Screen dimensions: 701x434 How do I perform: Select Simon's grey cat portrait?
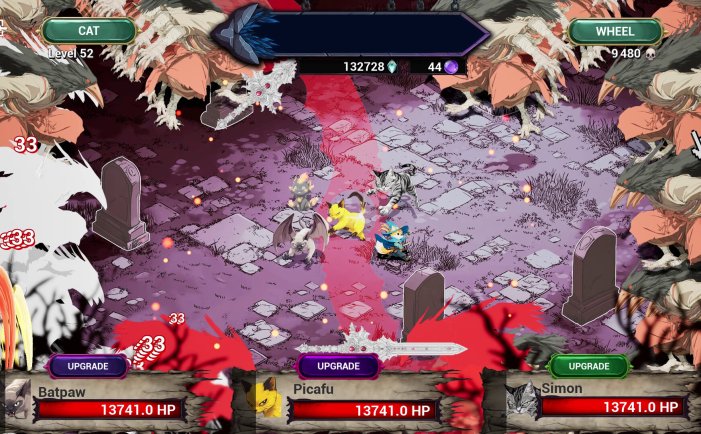tap(520, 400)
